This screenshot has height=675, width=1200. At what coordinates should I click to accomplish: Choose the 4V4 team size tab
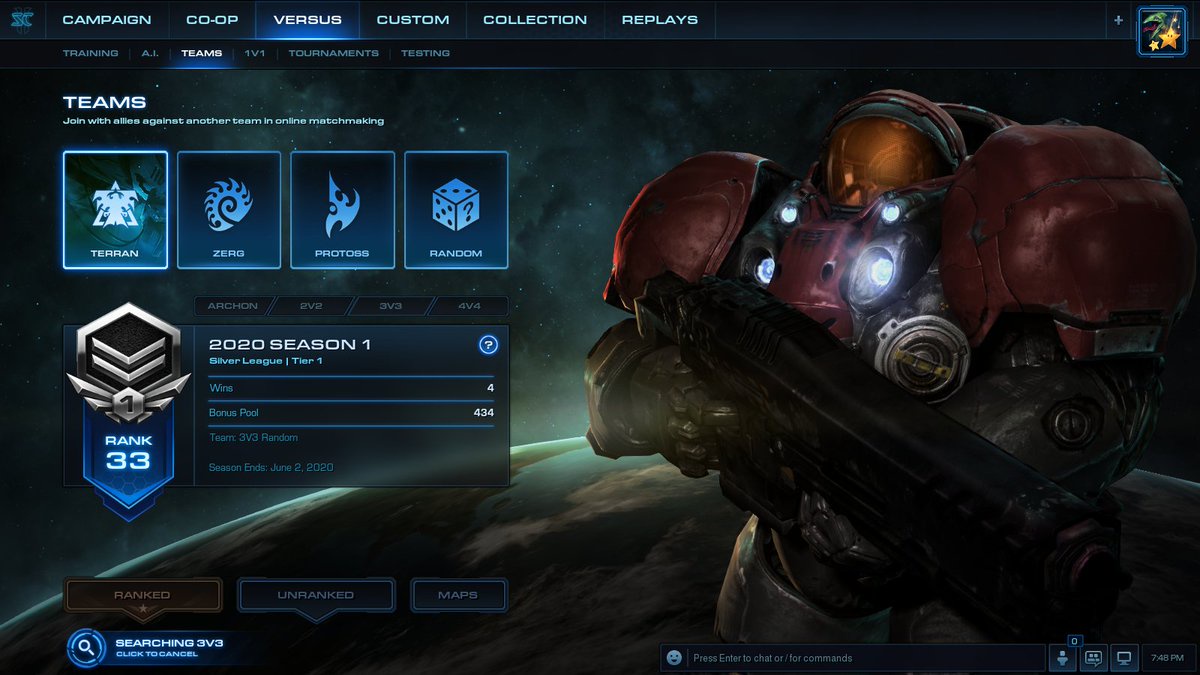(x=469, y=306)
